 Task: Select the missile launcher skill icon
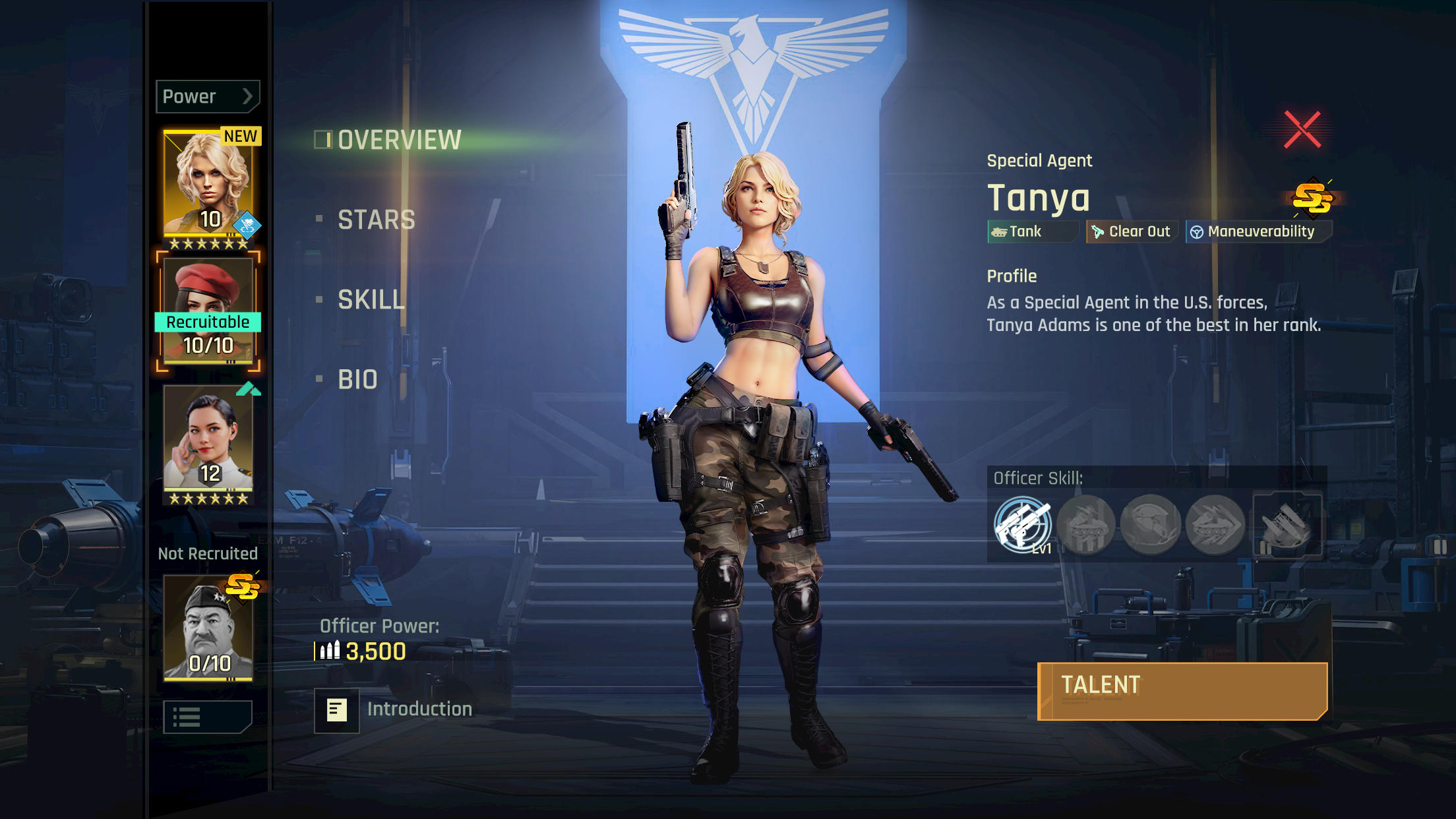[x=1287, y=525]
